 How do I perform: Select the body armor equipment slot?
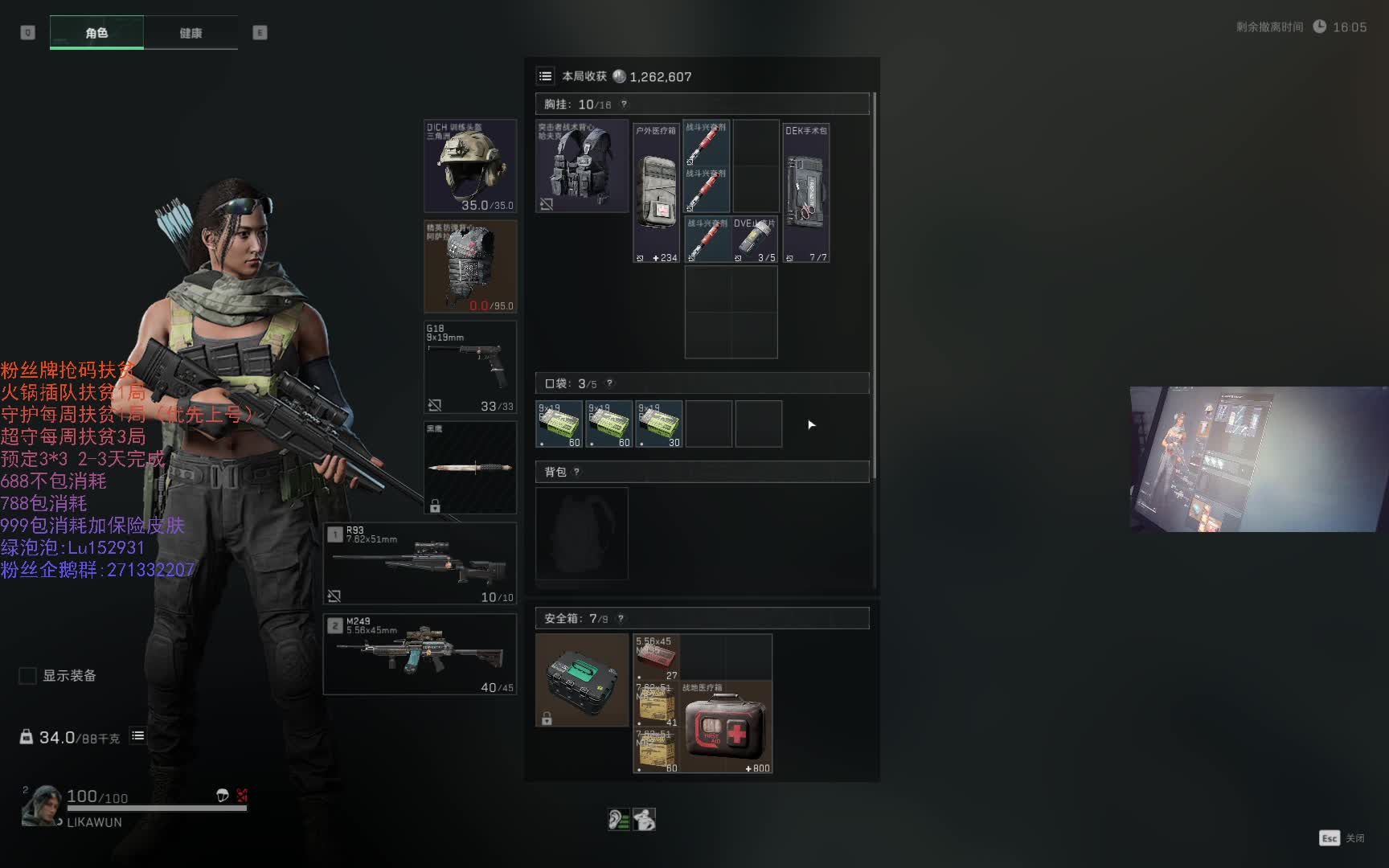(x=470, y=267)
